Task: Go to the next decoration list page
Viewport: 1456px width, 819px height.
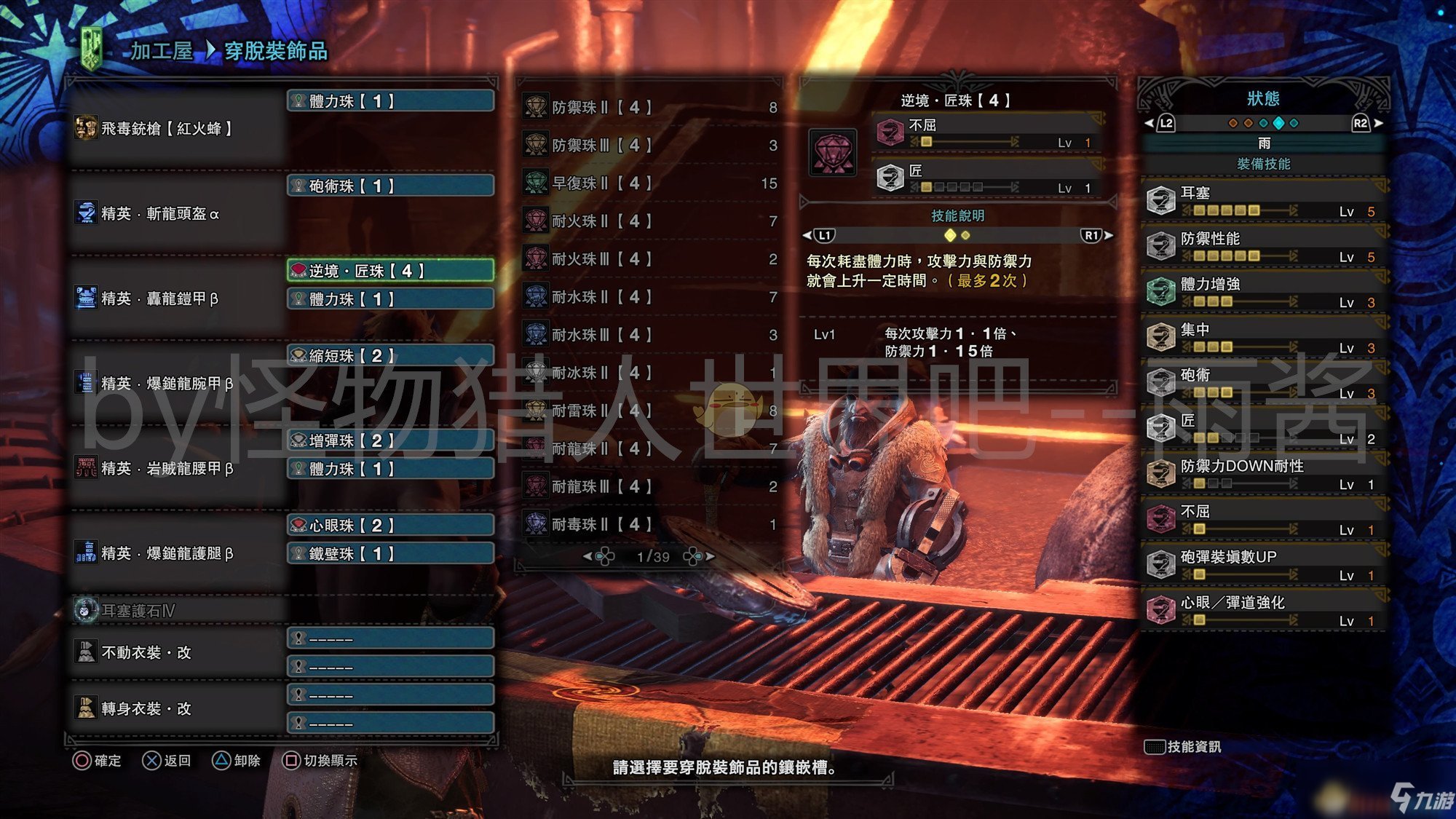Action: (x=700, y=557)
